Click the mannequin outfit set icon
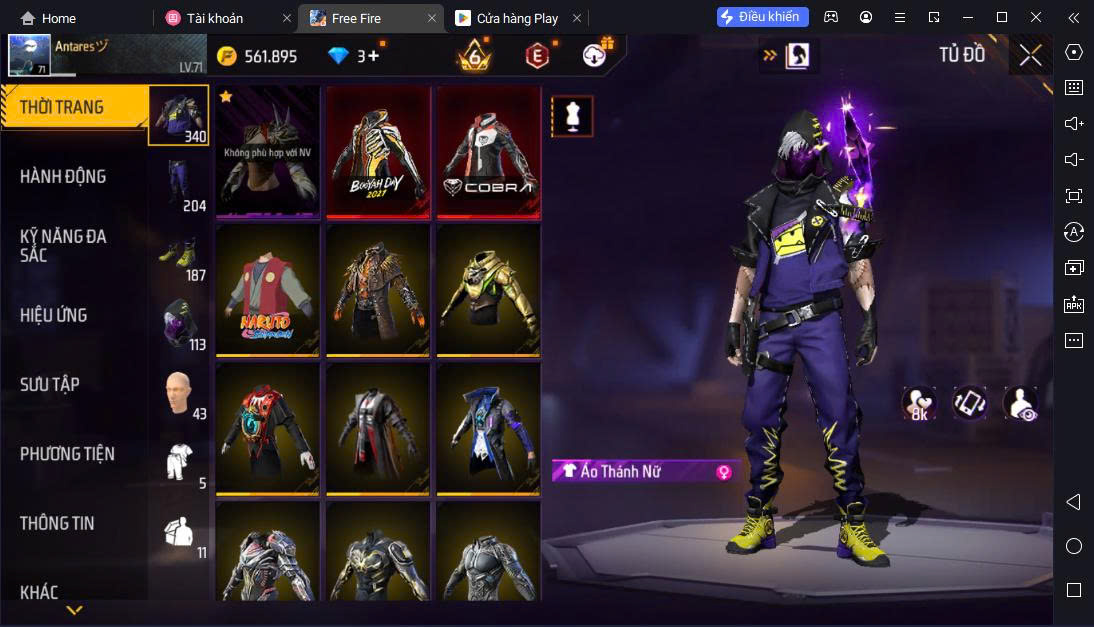This screenshot has height=627, width=1094. (x=572, y=116)
